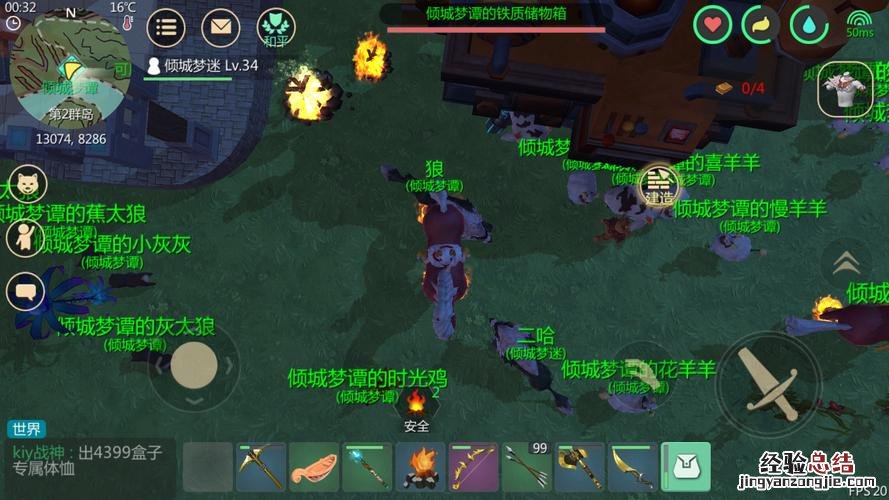889x500 pixels.
Task: Open the chat speech bubble button
Action: (x=25, y=292)
